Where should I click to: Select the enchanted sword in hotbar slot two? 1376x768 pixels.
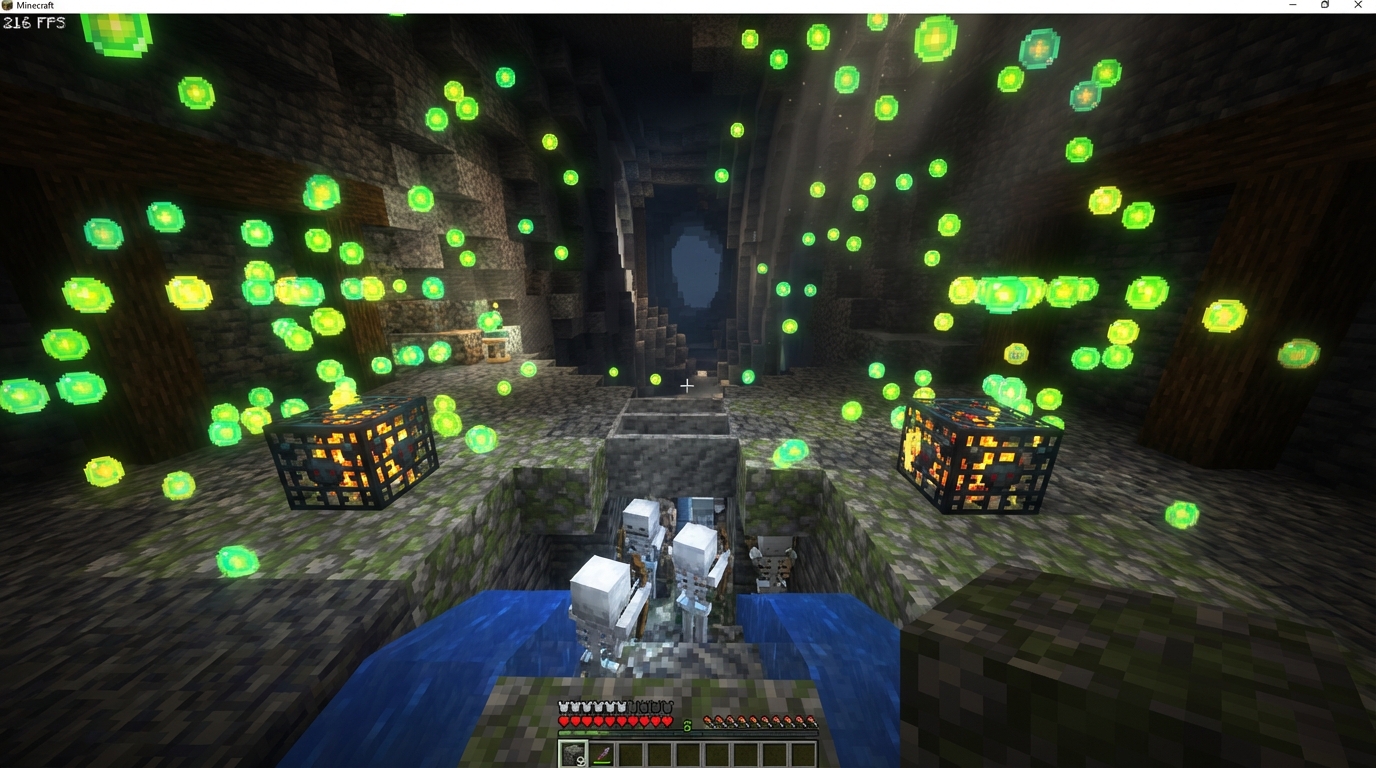click(603, 753)
